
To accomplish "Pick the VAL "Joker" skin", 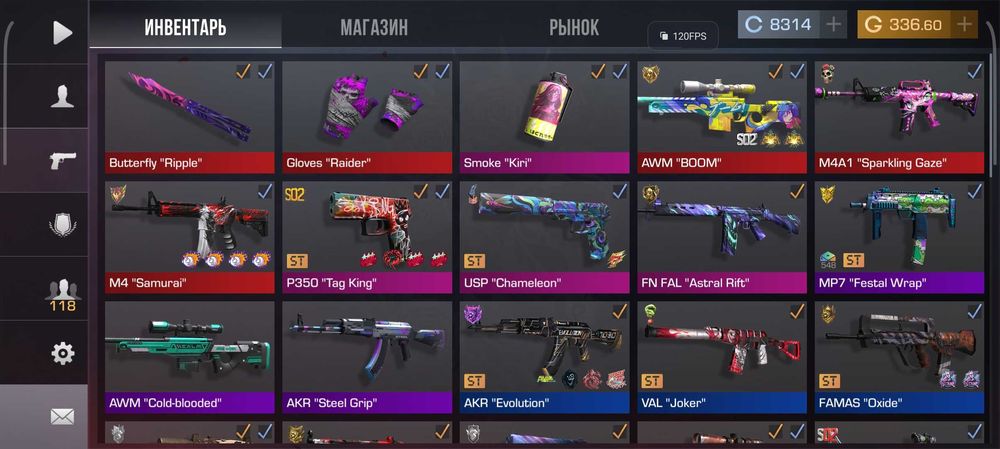I will point(721,358).
